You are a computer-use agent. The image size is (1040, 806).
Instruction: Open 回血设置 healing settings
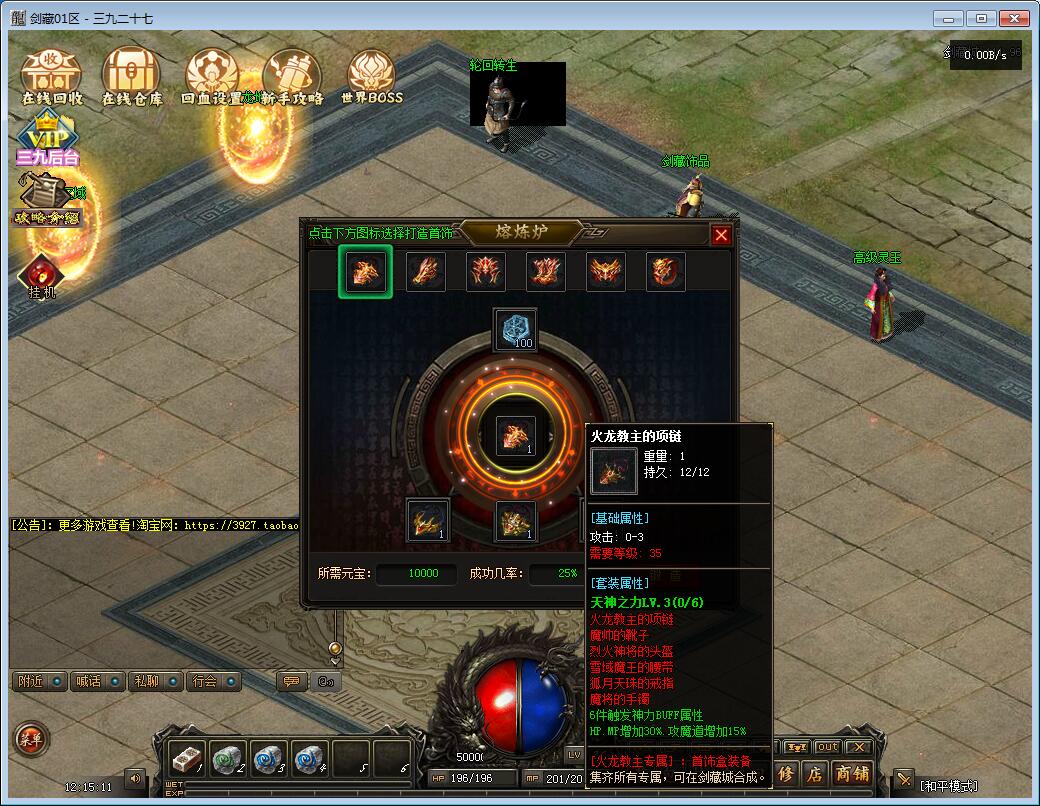pyautogui.click(x=212, y=75)
